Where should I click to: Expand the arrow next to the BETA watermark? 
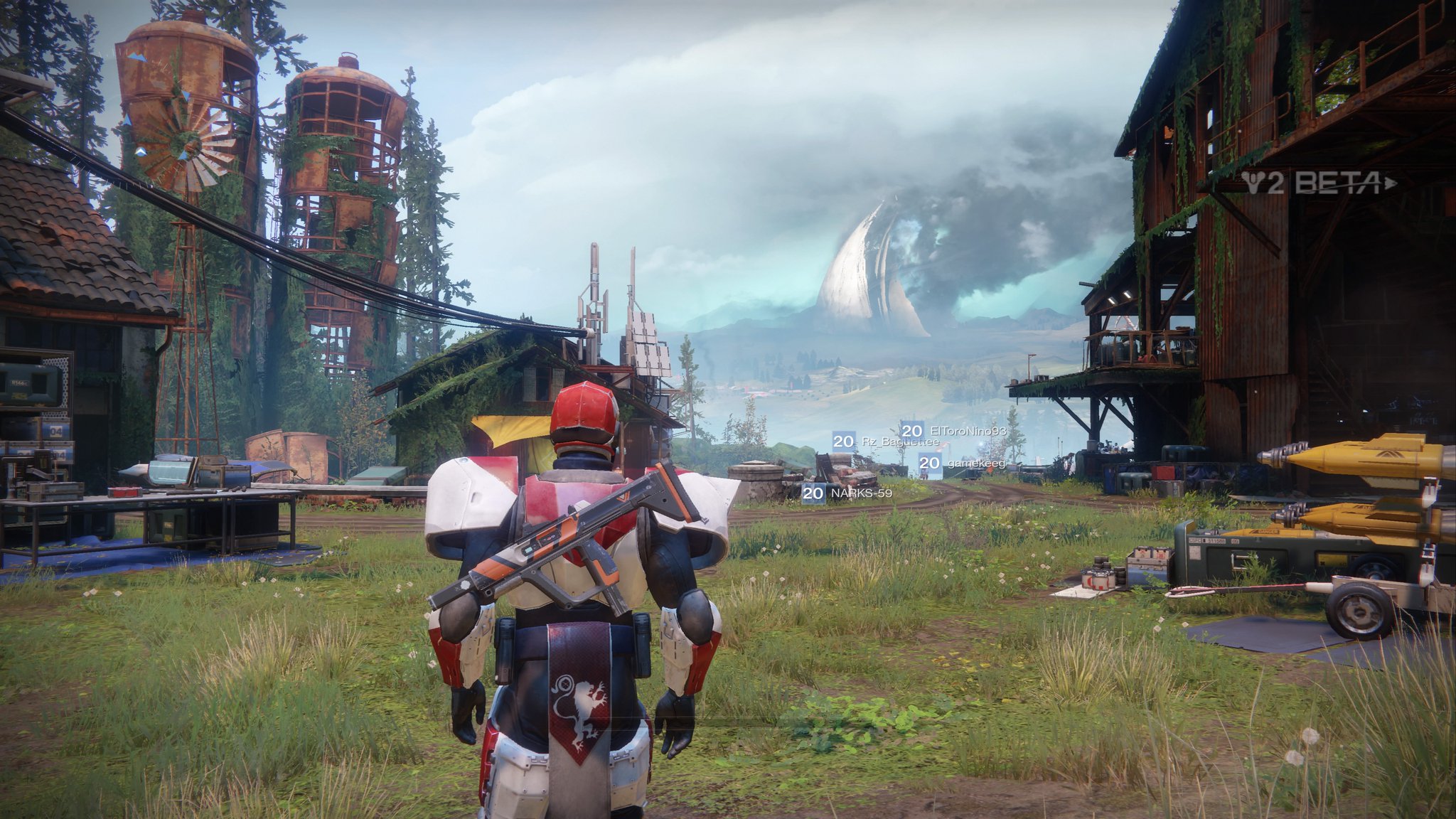(x=1391, y=183)
